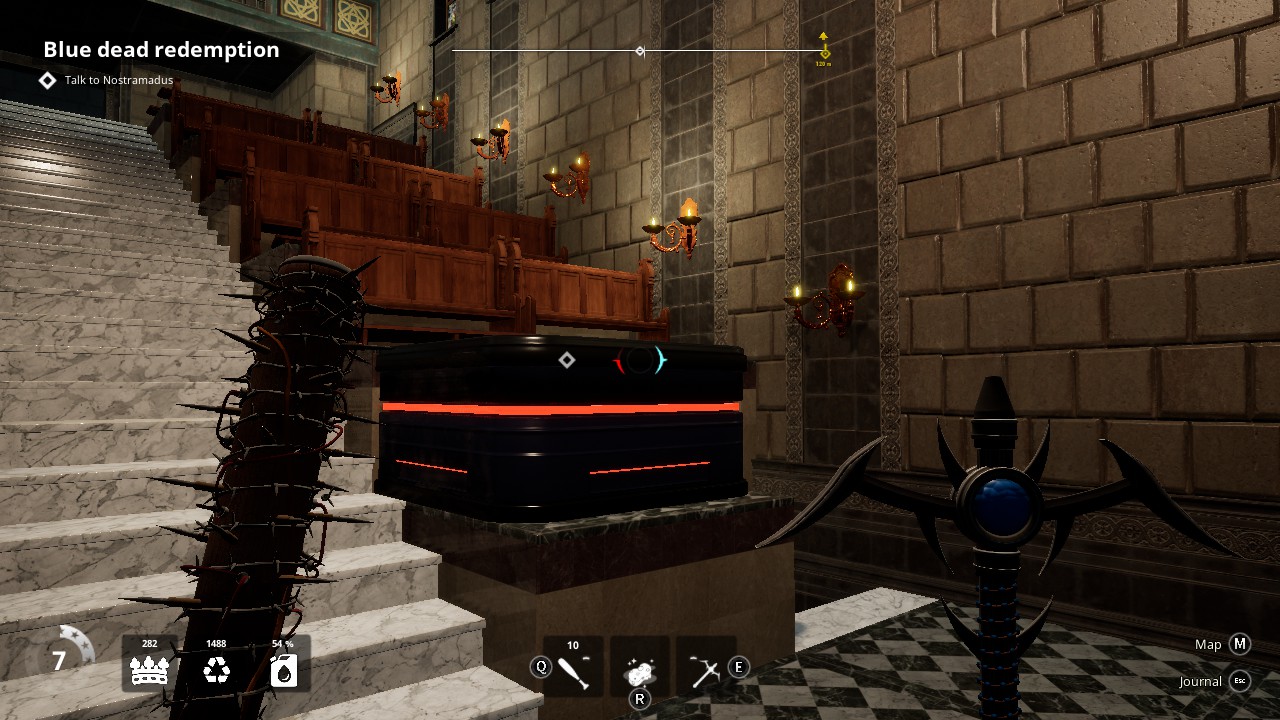Click the "Talk to Nostramadus" objective
This screenshot has height=720, width=1280.
click(118, 80)
